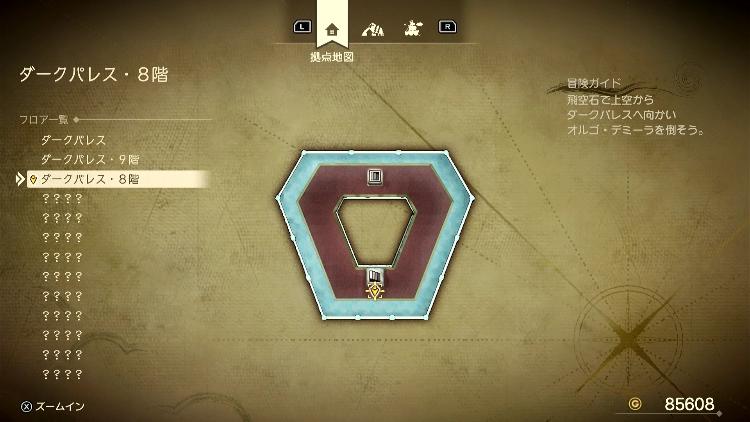Select the house-icon base map tab

(x=332, y=28)
